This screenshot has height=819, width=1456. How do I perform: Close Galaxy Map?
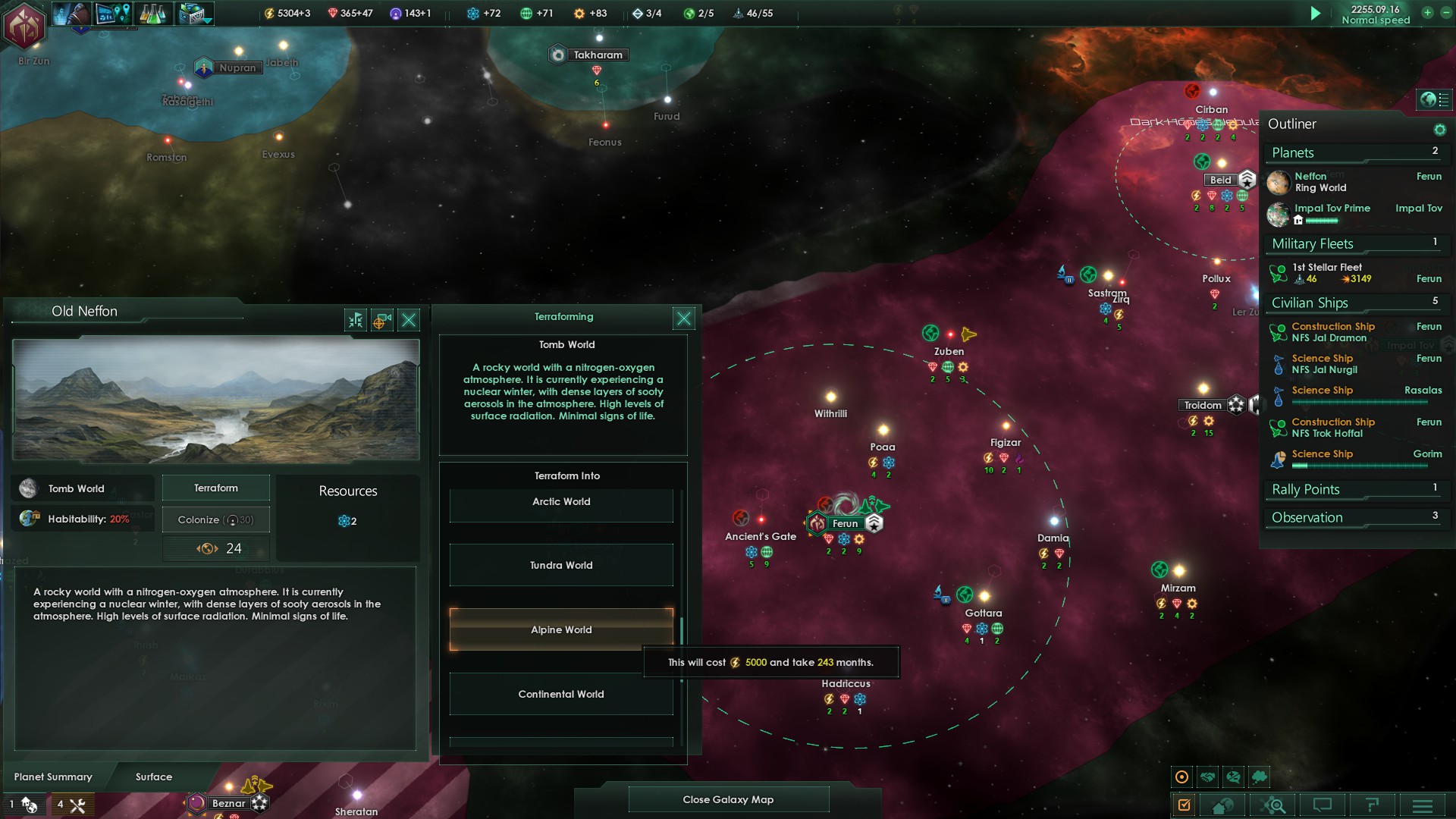tap(728, 799)
